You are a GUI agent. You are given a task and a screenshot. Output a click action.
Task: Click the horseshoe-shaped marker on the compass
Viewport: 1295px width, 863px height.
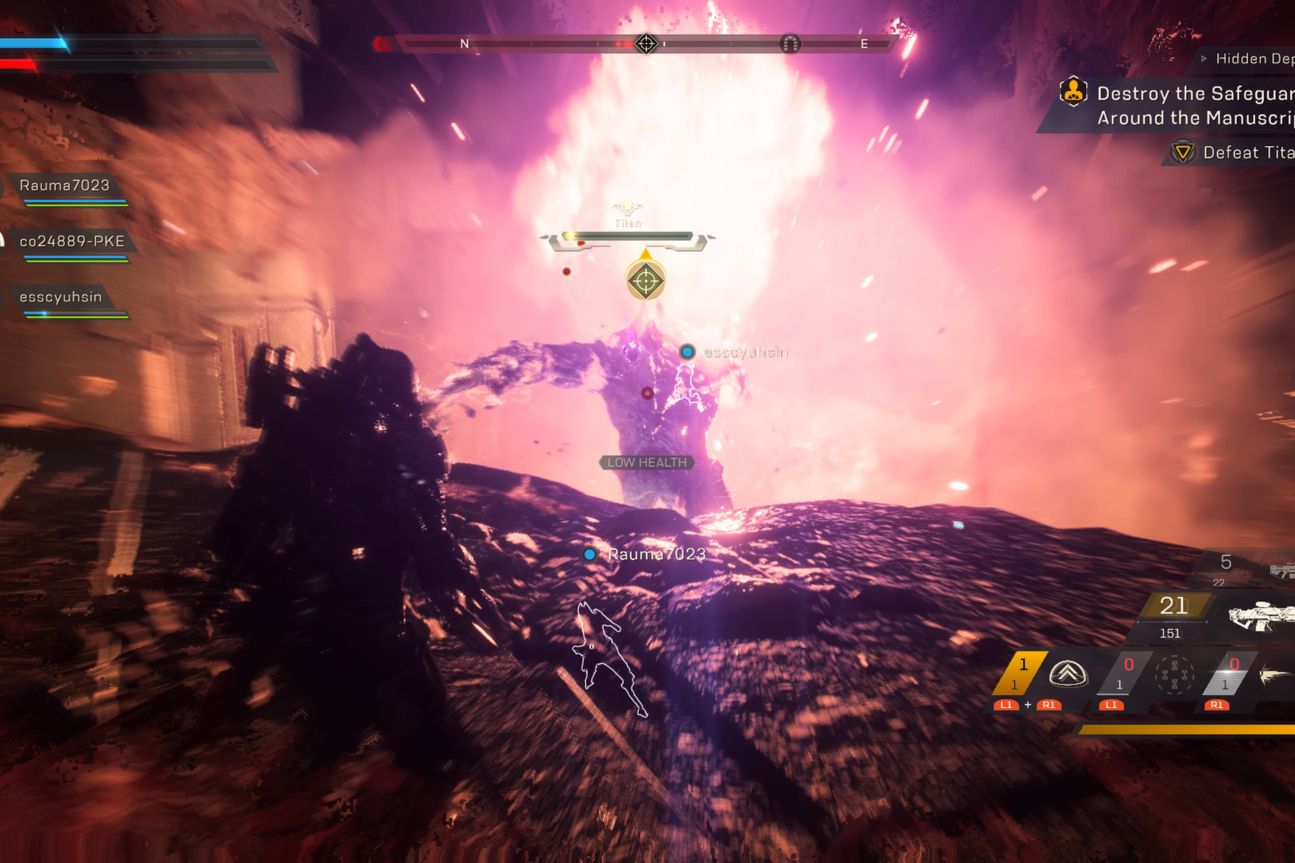[790, 44]
